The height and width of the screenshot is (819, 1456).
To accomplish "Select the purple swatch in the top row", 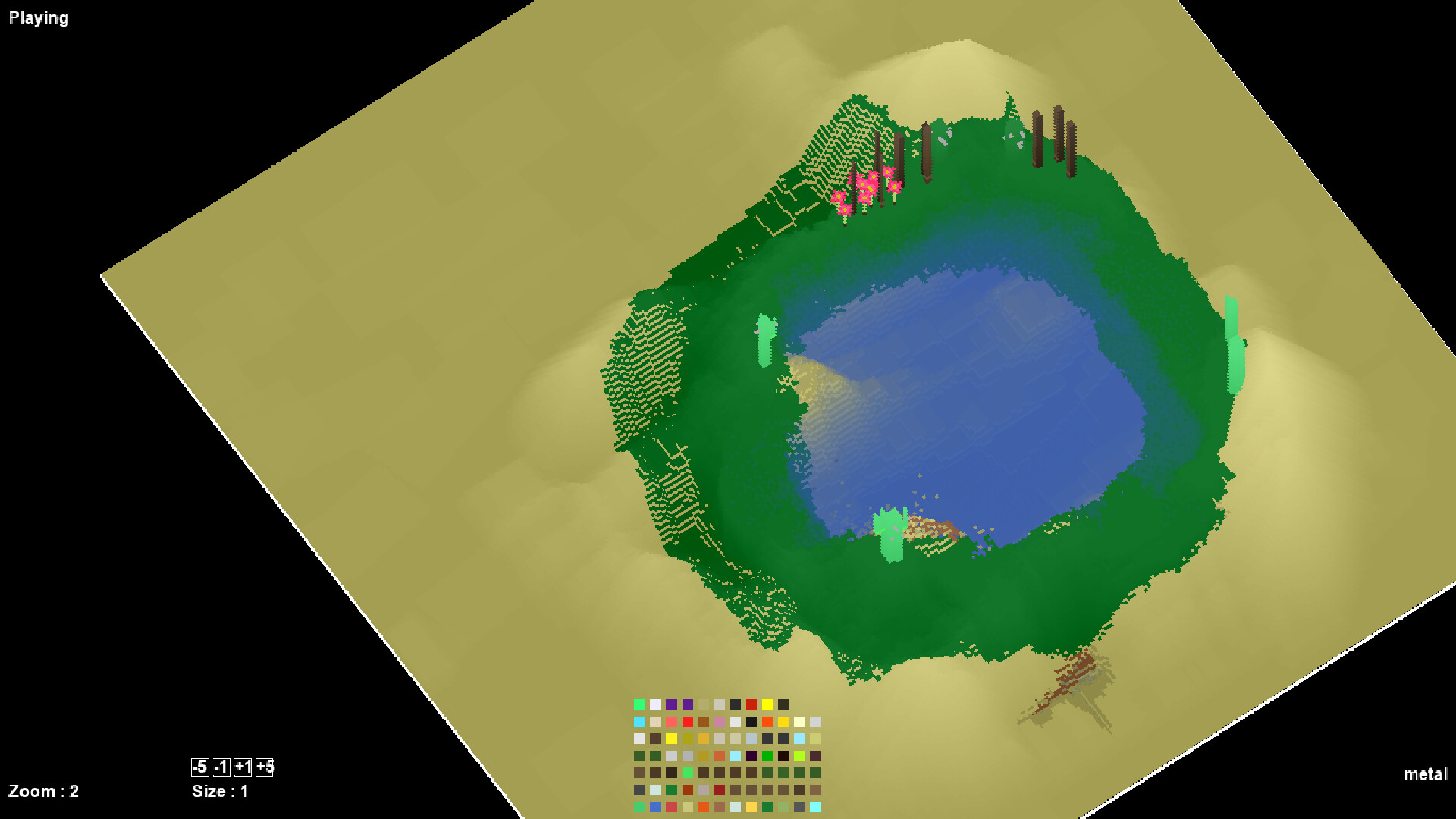I will click(672, 704).
